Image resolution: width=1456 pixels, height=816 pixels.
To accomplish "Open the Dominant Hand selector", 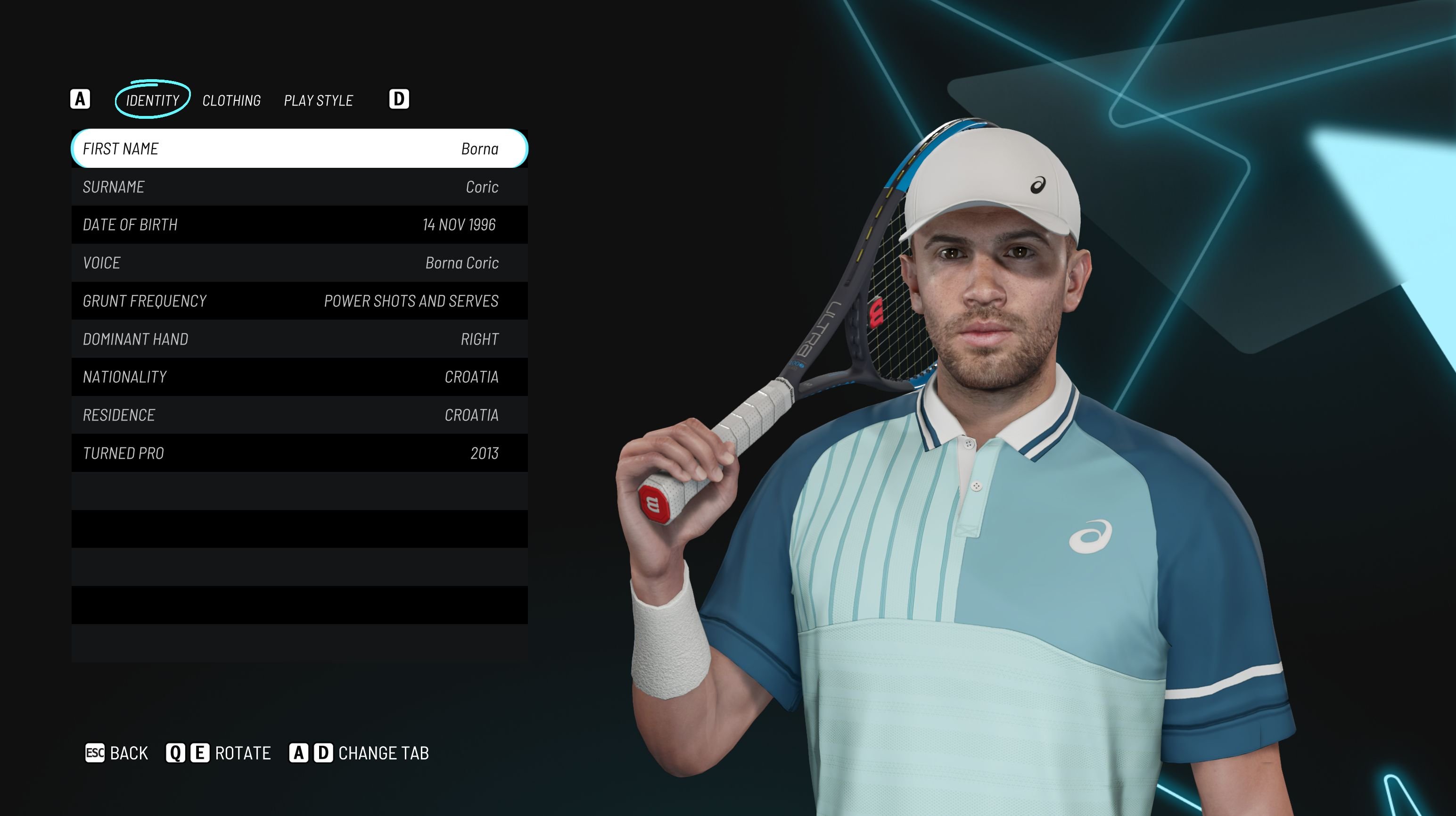I will (299, 338).
